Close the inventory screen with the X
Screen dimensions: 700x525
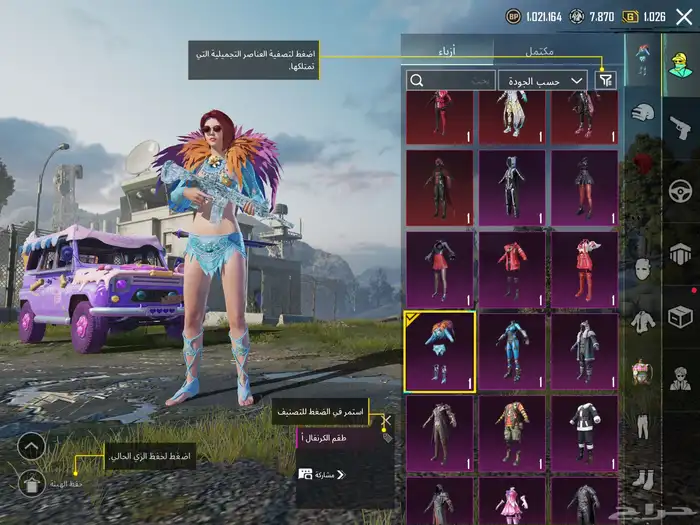click(683, 16)
